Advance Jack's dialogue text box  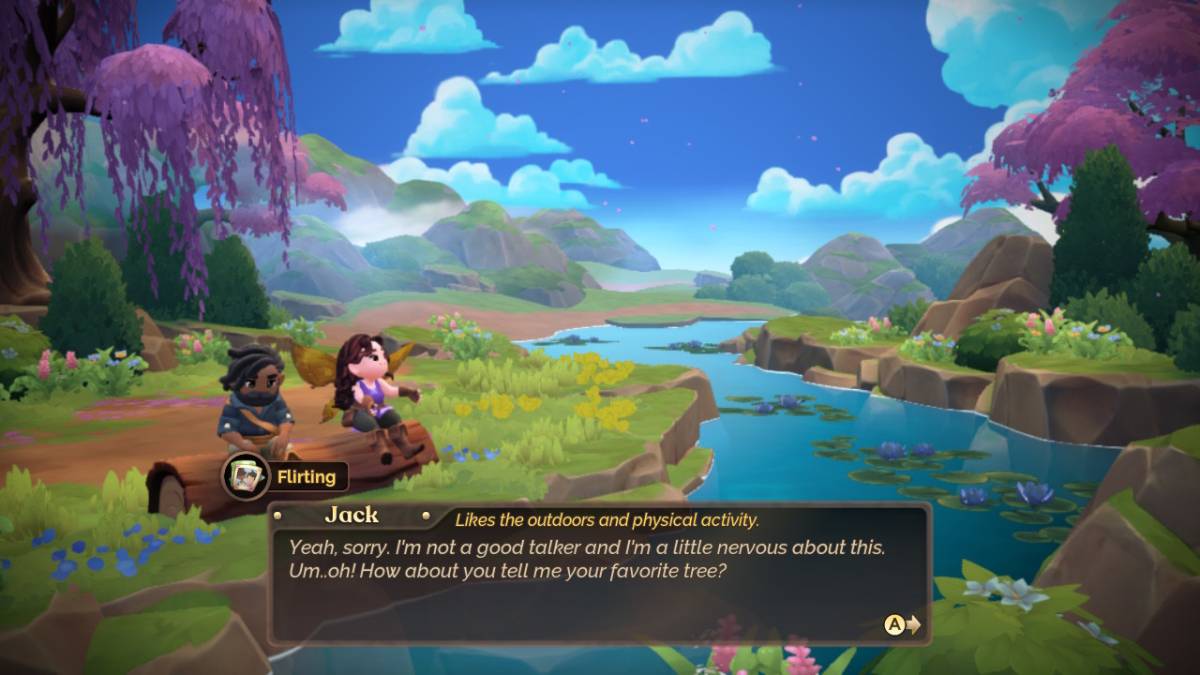(x=901, y=625)
